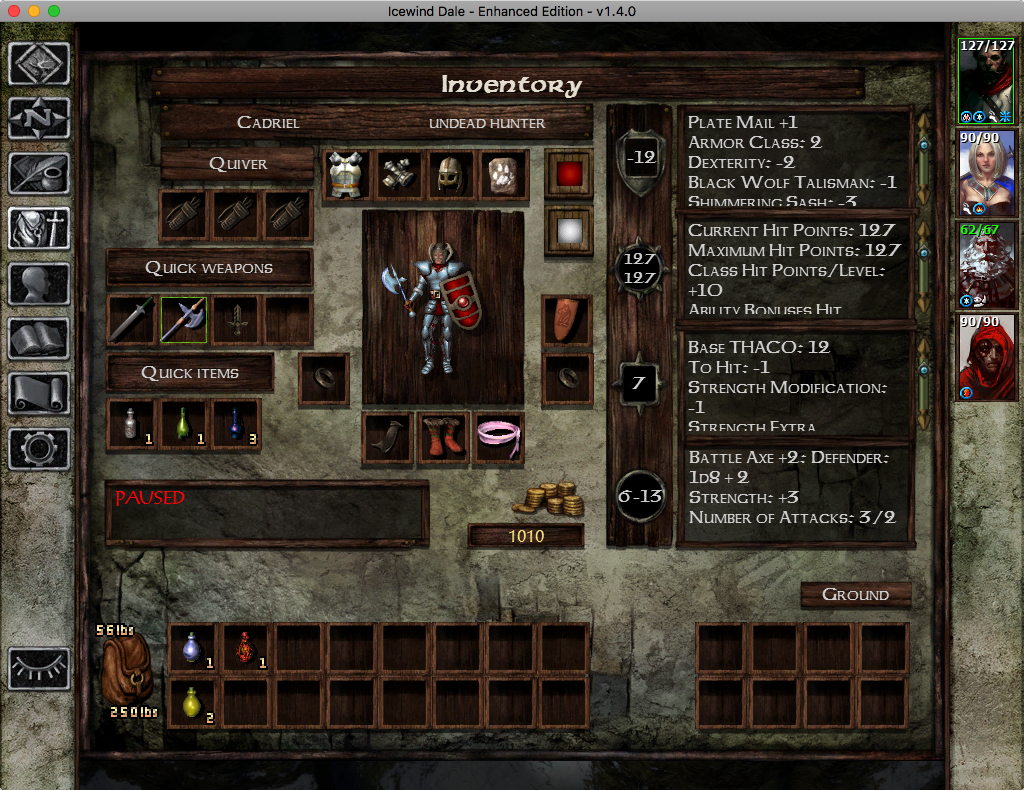Select the battle axe quick weapon

point(184,320)
